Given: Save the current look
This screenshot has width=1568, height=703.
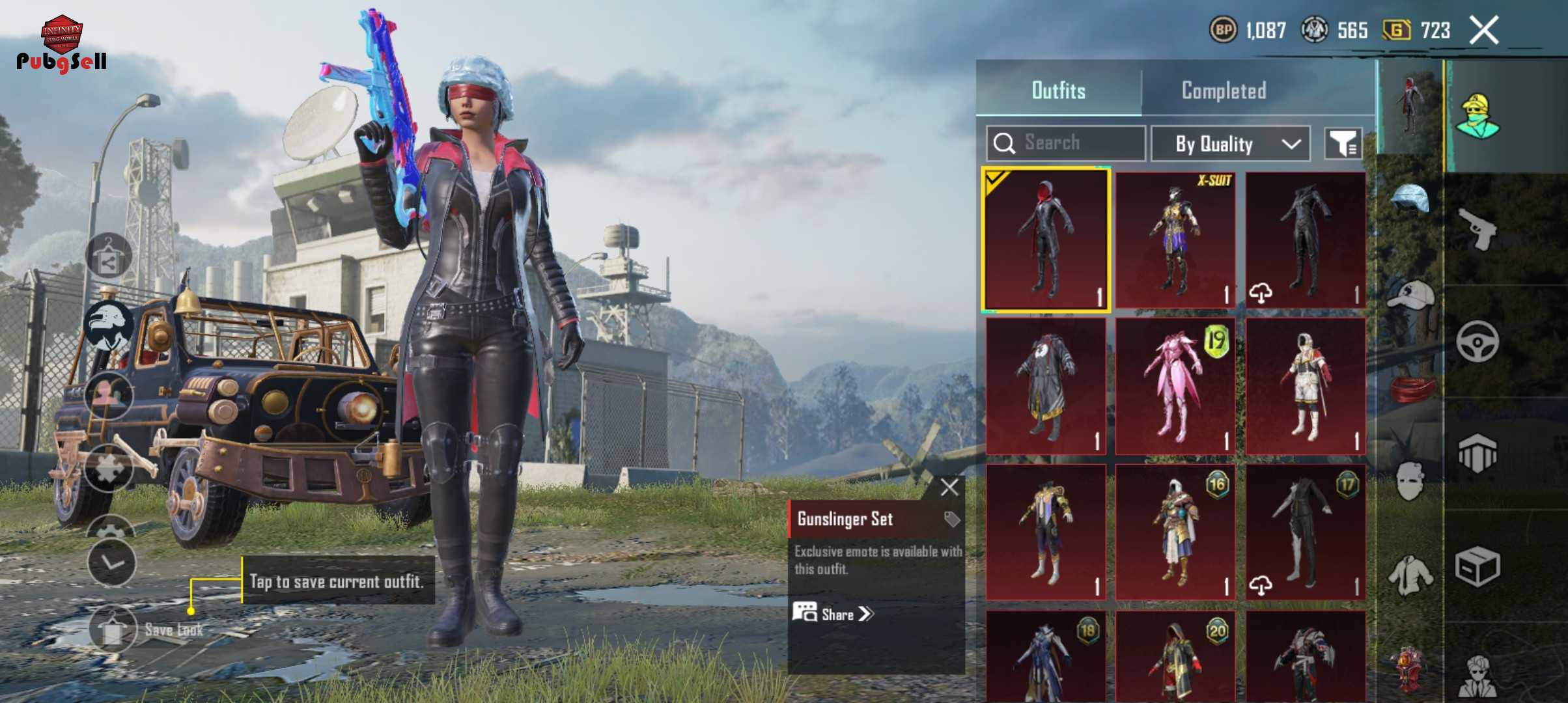Looking at the screenshot, I should coord(114,629).
